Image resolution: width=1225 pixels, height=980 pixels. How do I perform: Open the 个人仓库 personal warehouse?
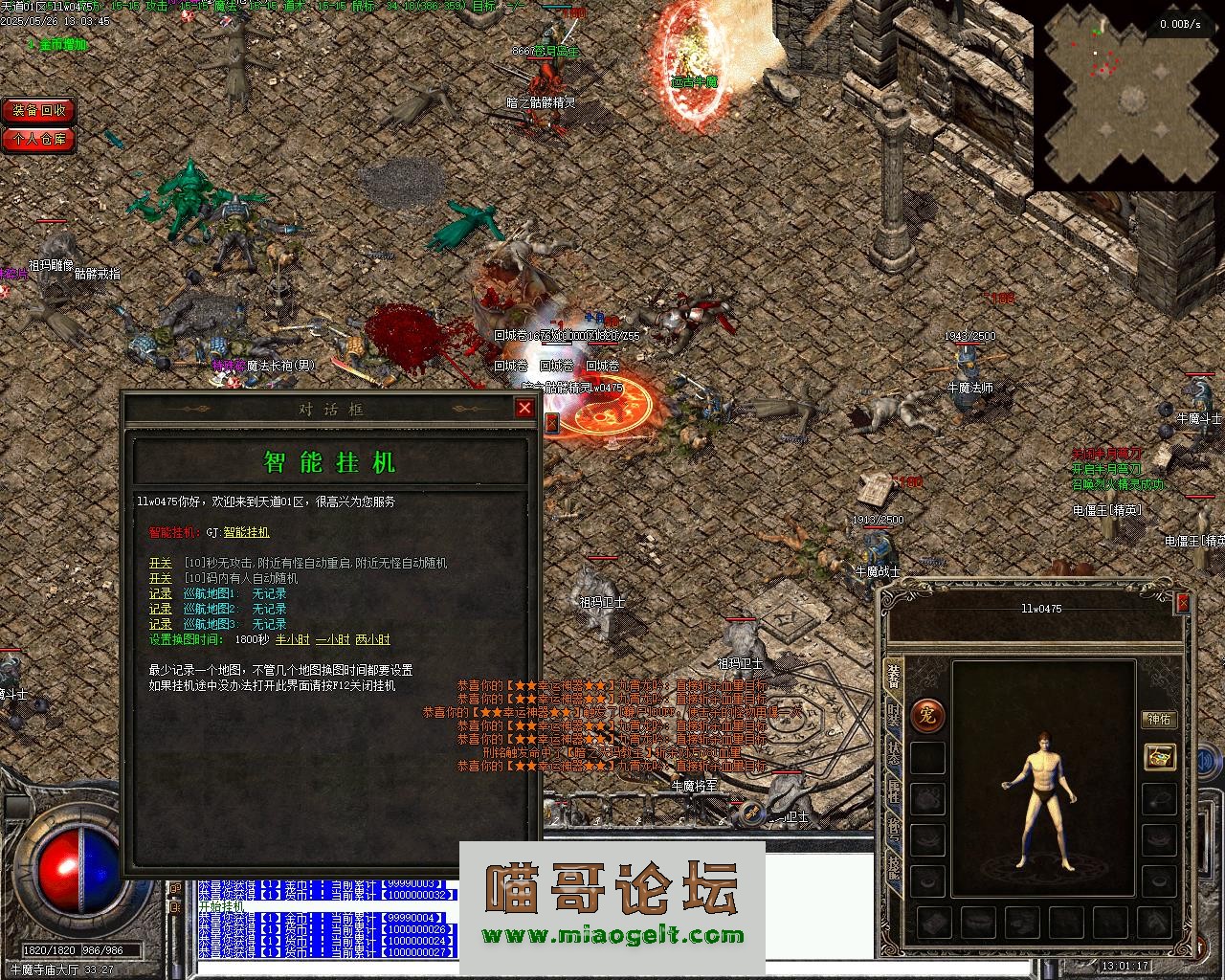point(38,140)
